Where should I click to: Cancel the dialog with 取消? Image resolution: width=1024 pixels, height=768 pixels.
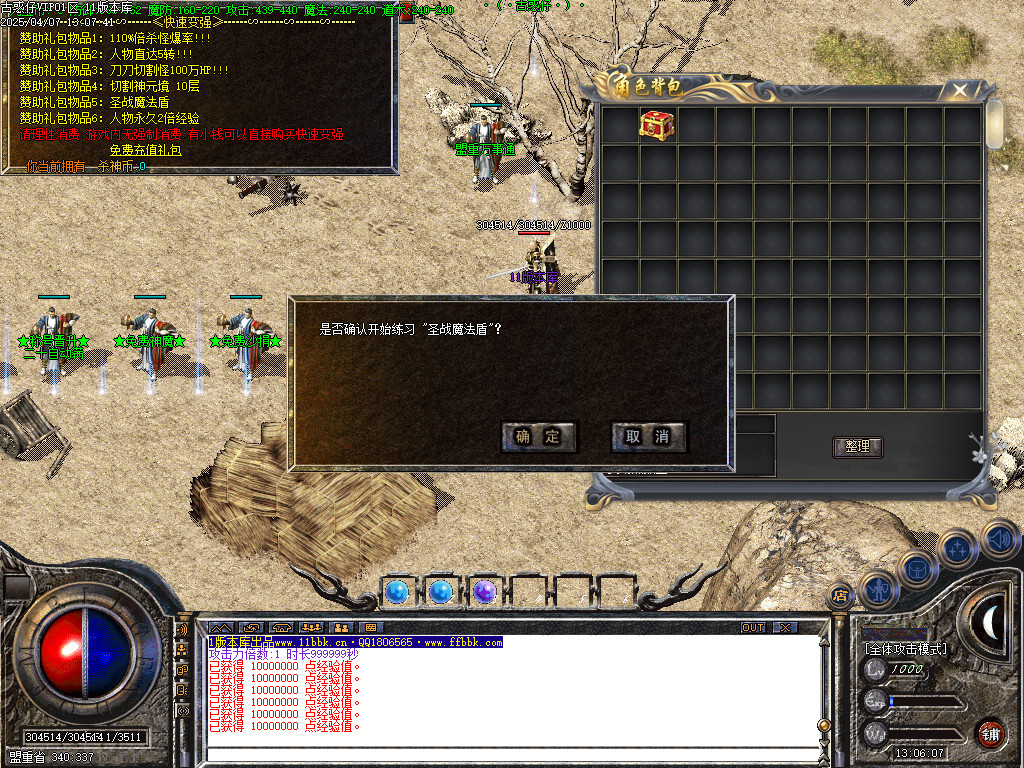648,437
